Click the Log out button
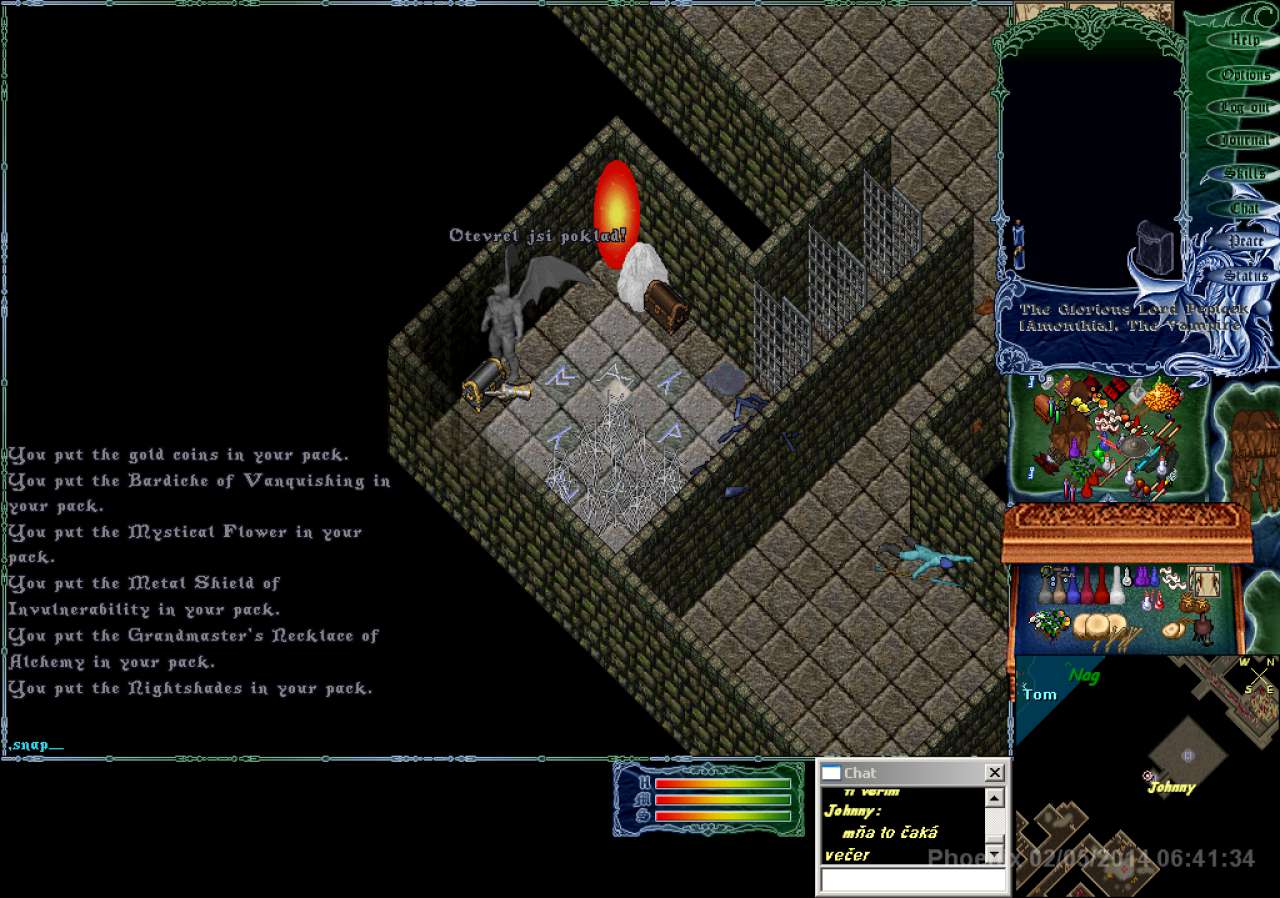The width and height of the screenshot is (1280, 898). pos(1244,107)
